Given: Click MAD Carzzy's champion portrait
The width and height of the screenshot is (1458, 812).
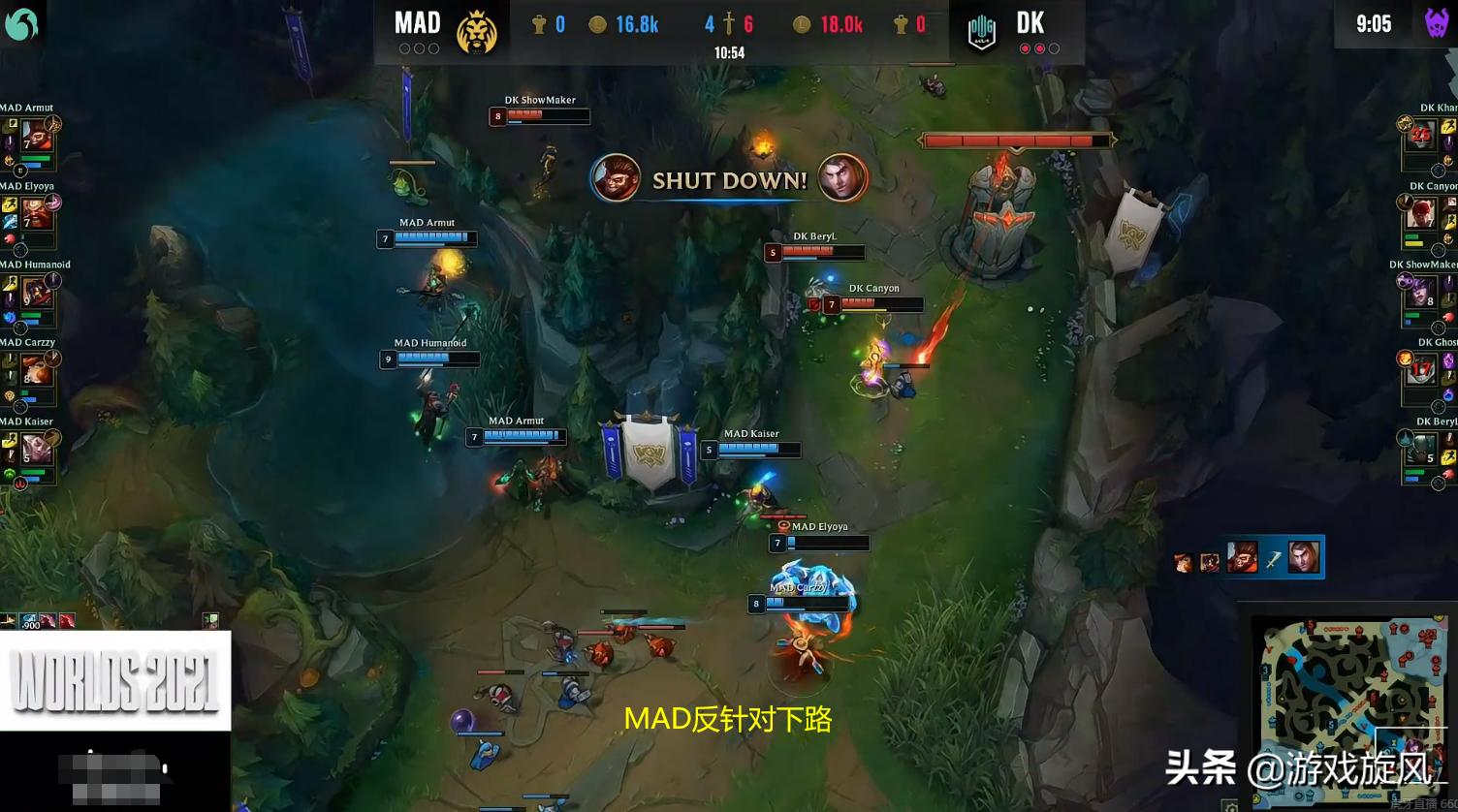Looking at the screenshot, I should tap(37, 370).
